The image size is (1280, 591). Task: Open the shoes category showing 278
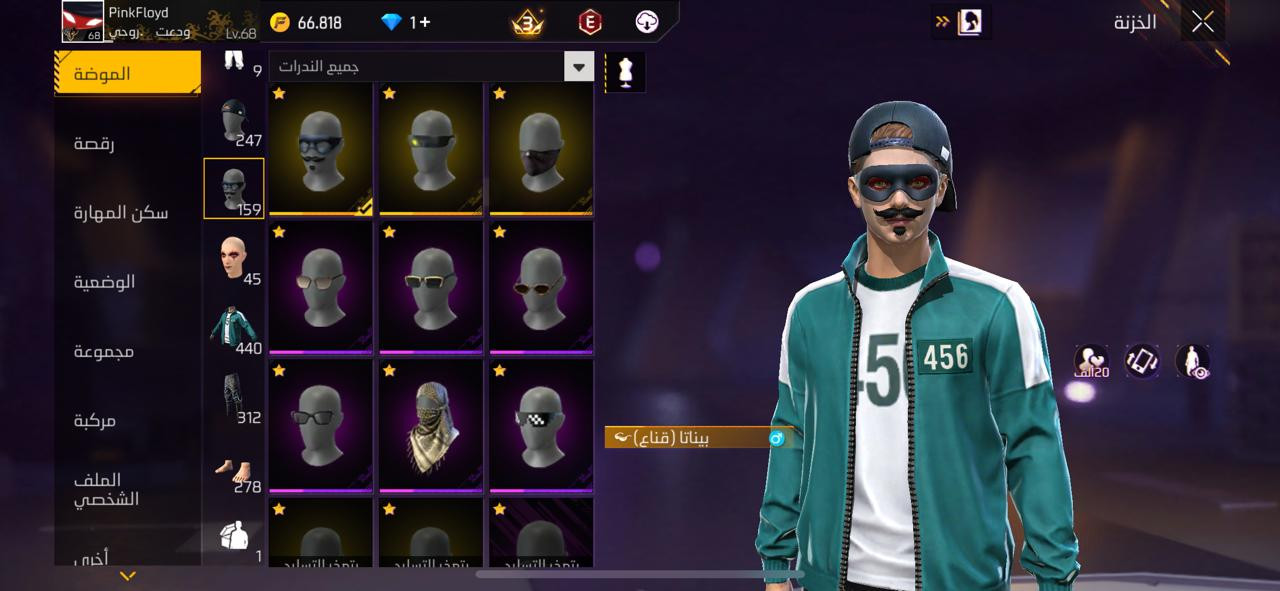tap(234, 468)
